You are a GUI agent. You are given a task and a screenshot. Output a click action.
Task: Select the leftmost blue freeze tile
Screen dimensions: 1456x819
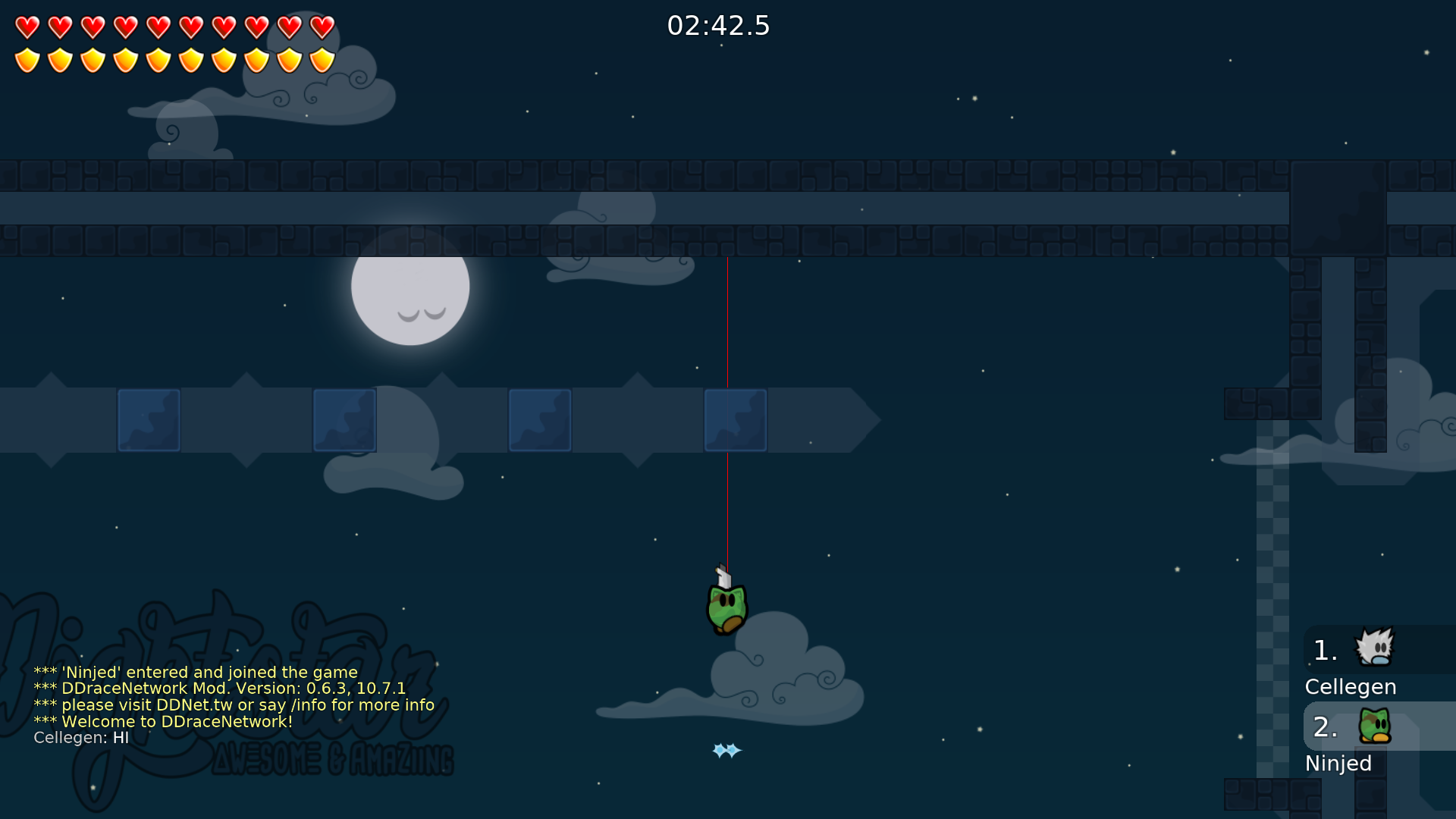[x=149, y=419]
